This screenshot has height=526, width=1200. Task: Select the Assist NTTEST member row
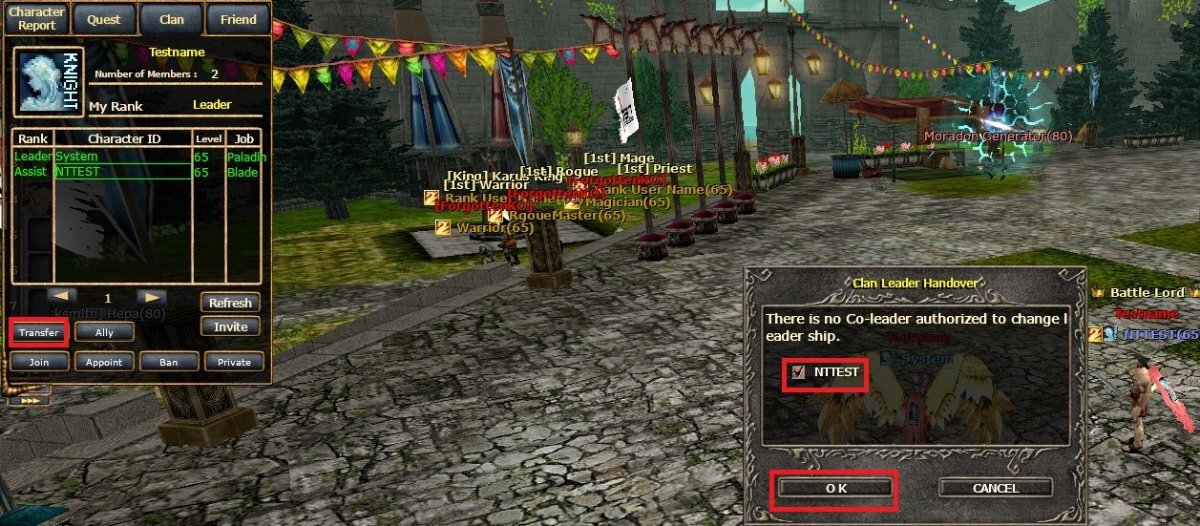[122, 172]
